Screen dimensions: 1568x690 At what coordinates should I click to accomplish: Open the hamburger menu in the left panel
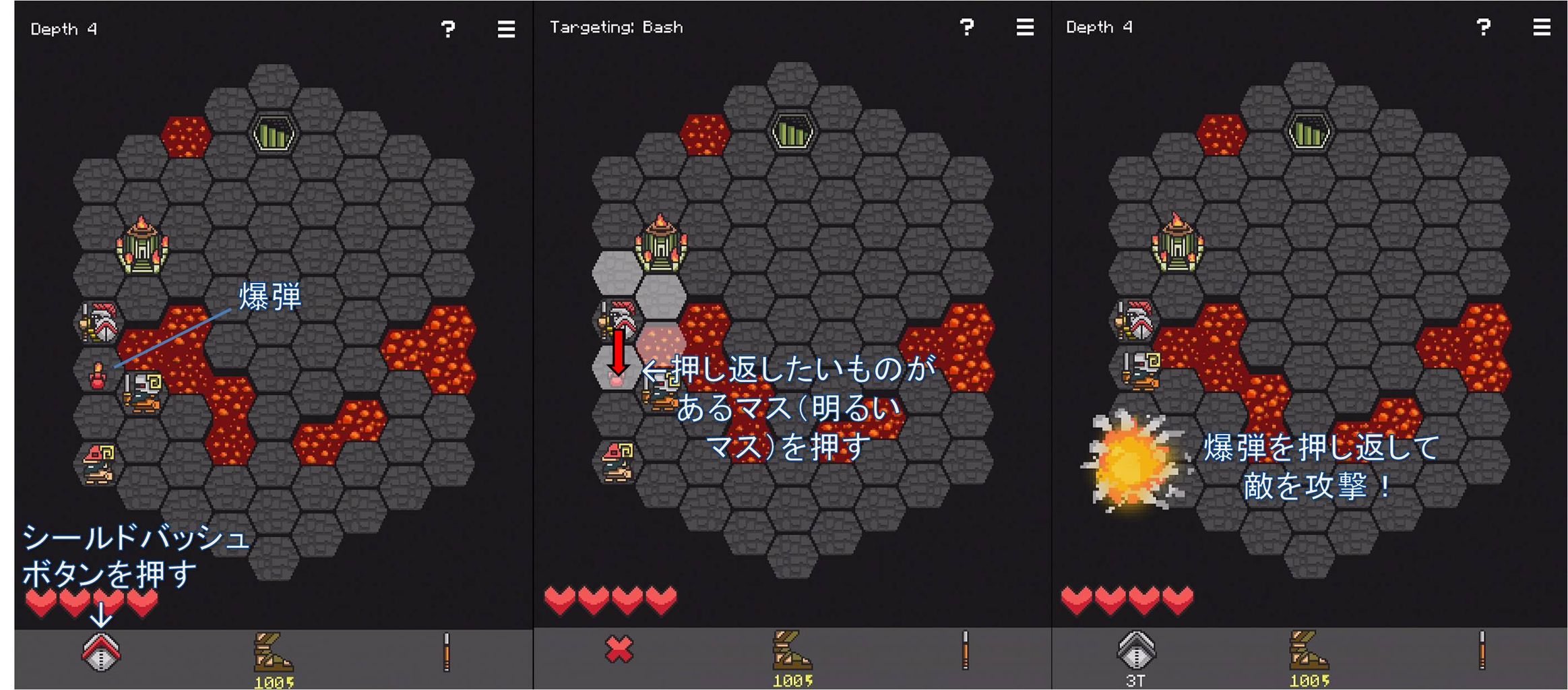[505, 28]
